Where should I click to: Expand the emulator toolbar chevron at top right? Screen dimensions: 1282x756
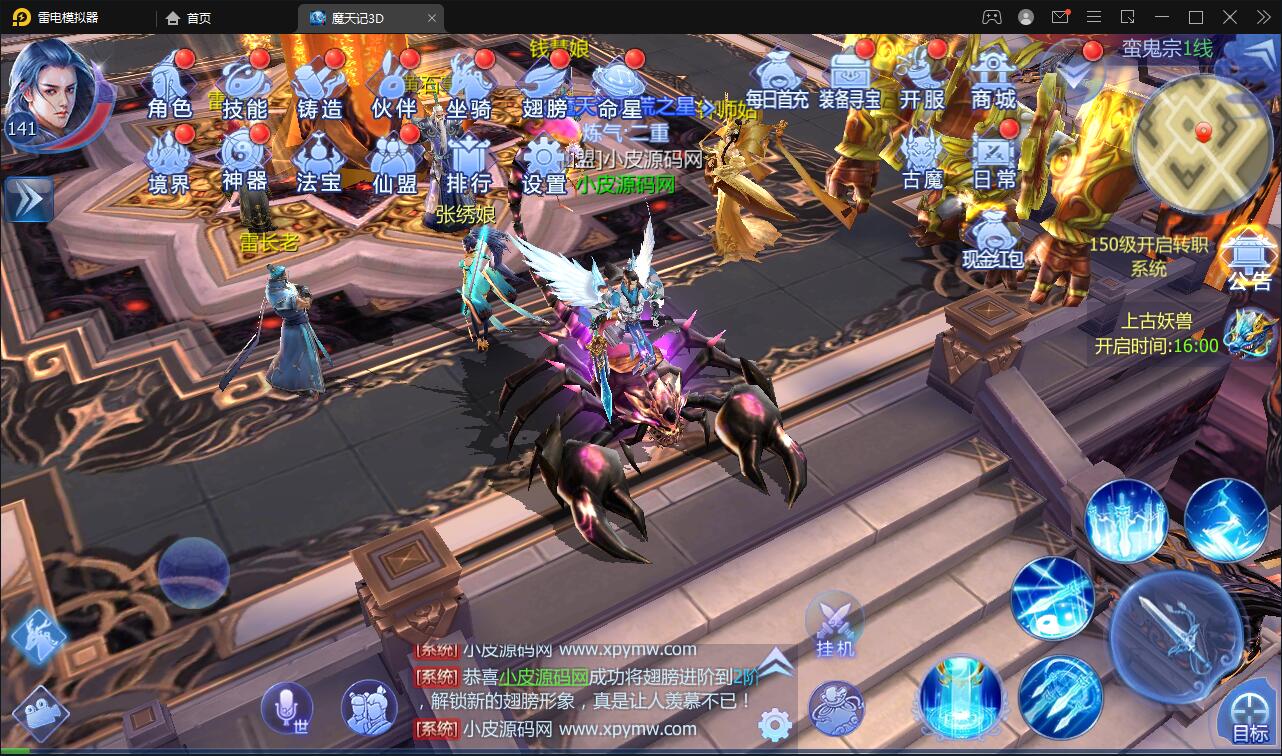click(x=1263, y=17)
